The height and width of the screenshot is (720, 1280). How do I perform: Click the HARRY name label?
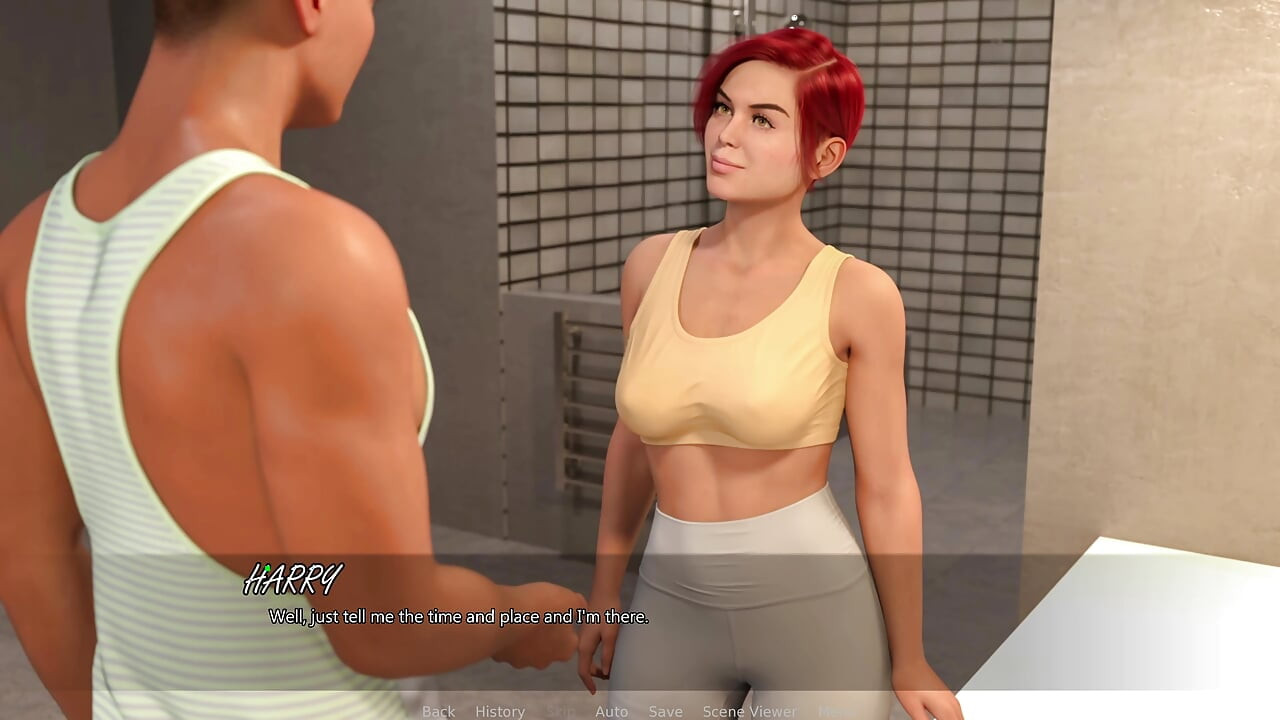294,577
